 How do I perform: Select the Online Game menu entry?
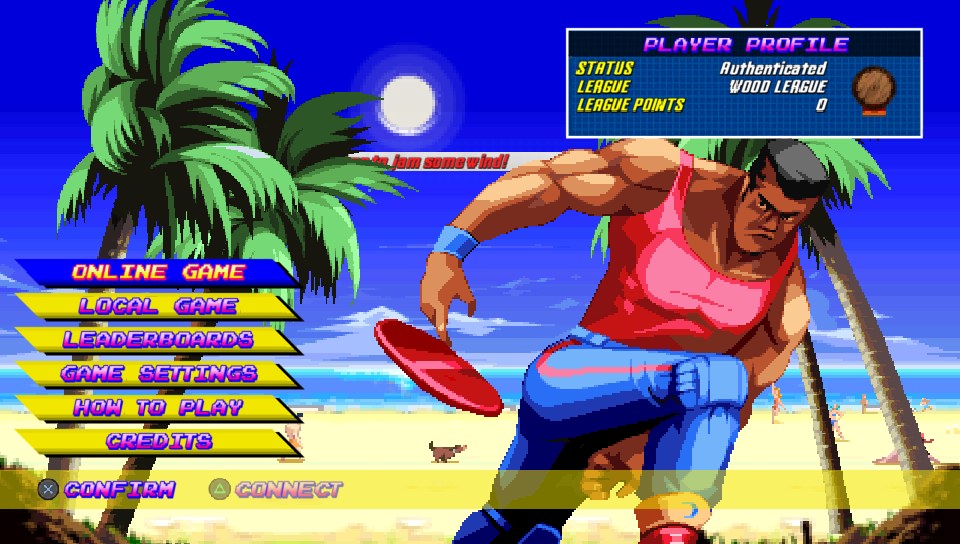tap(158, 272)
